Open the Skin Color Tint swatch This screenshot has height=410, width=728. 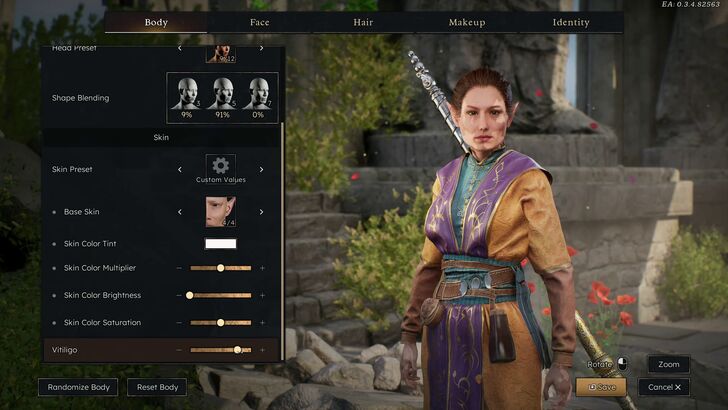(x=220, y=243)
